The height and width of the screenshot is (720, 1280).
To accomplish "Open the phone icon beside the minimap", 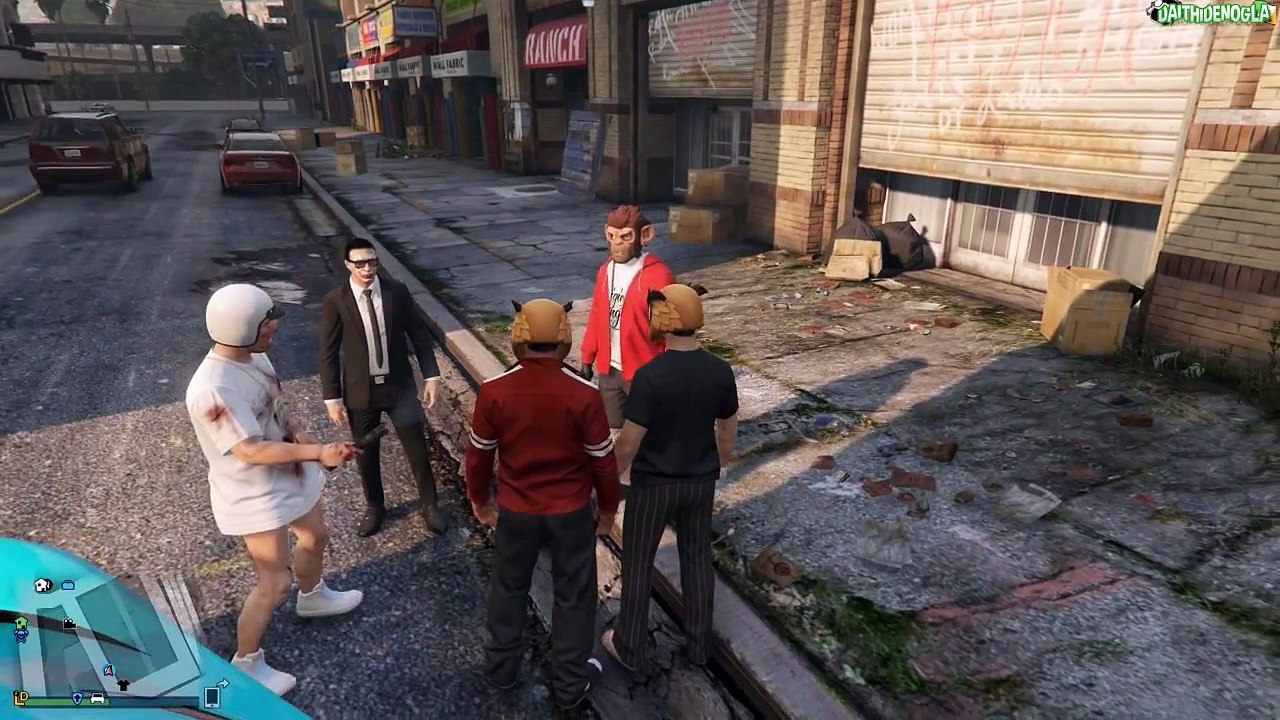I will point(212,697).
